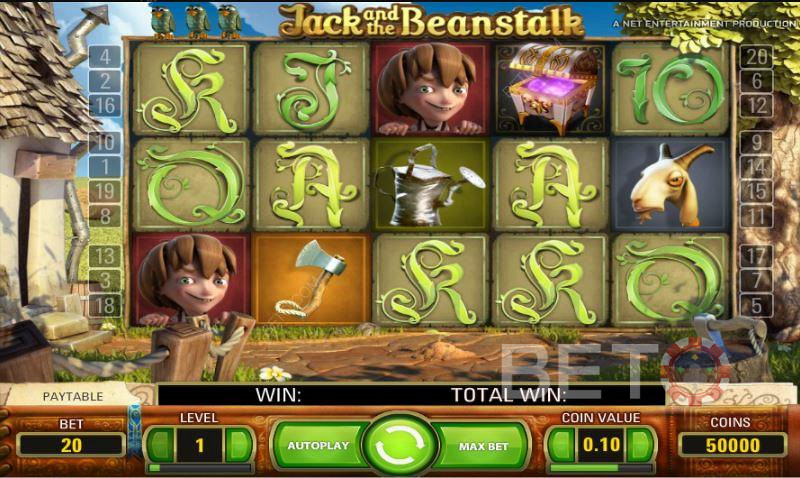800x478 pixels.
Task: Click payline number 5 marker
Action: pos(757,305)
